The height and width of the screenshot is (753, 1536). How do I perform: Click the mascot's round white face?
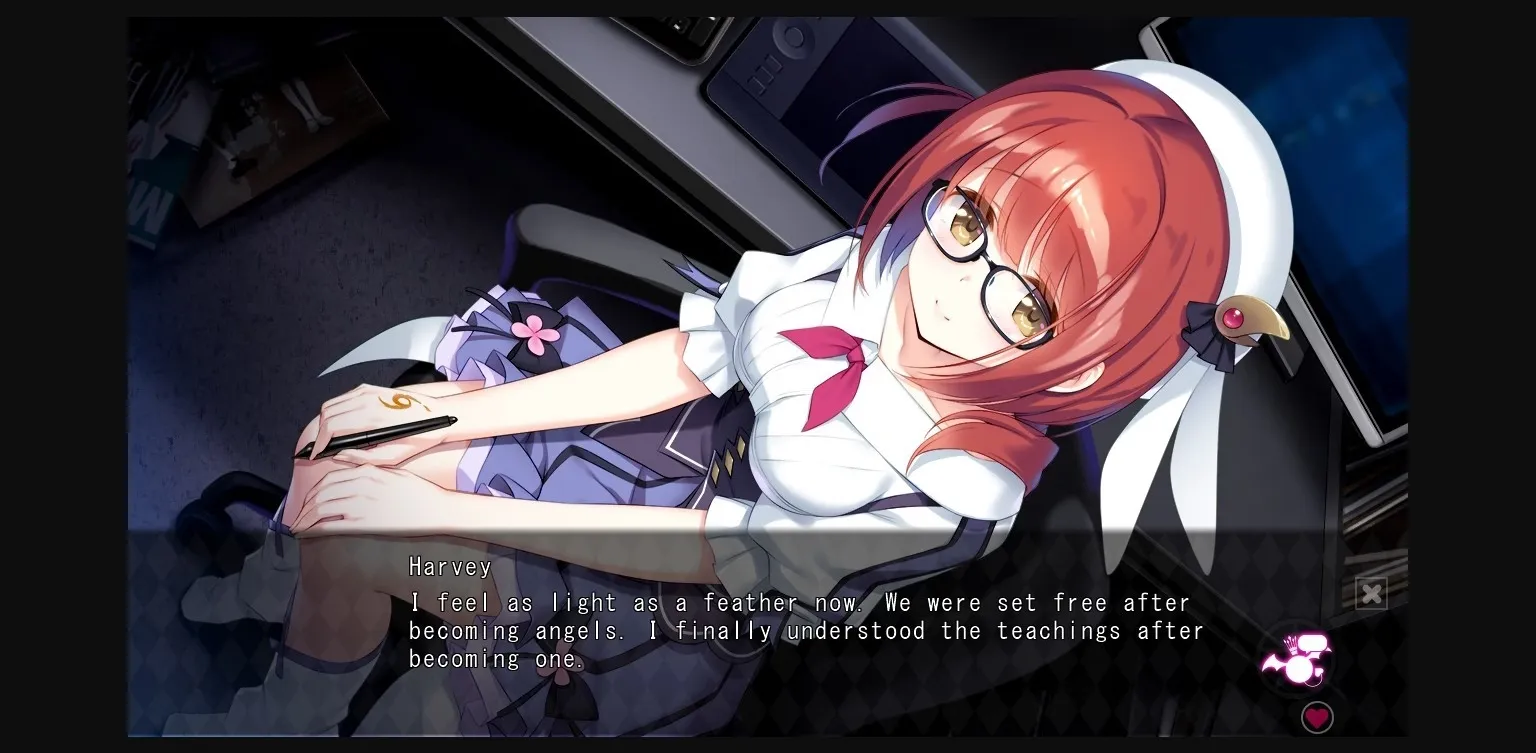point(1297,667)
